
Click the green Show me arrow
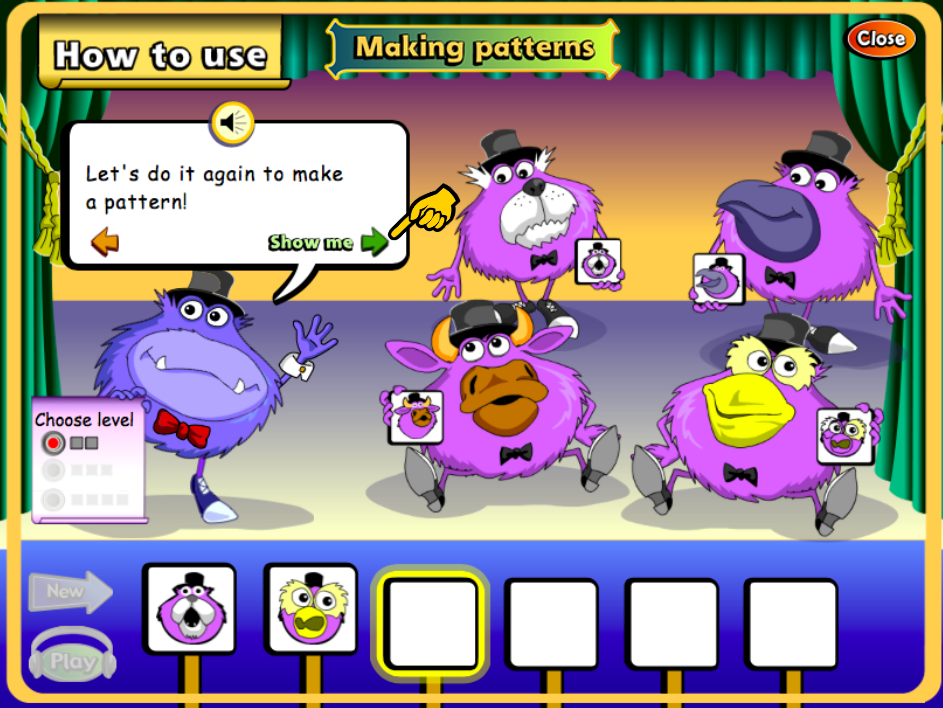pos(374,242)
